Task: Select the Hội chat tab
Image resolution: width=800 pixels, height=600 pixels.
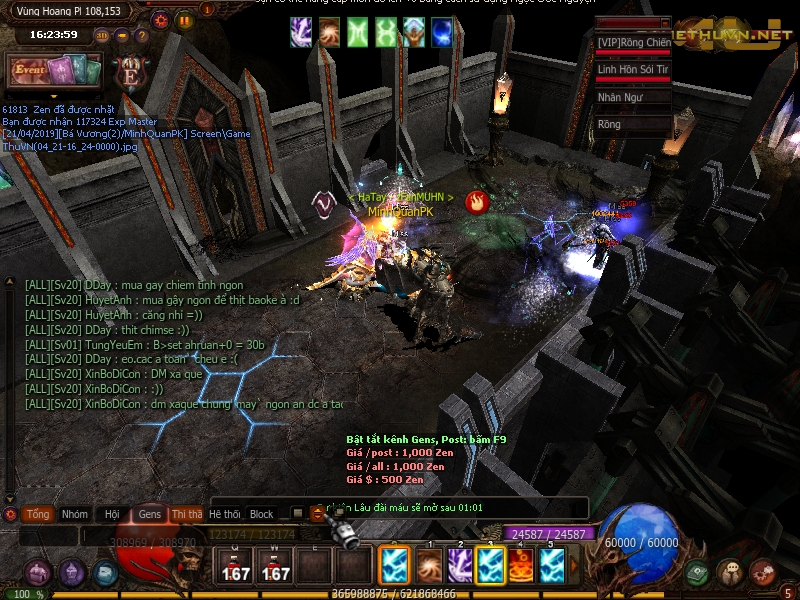Action: pyautogui.click(x=112, y=514)
